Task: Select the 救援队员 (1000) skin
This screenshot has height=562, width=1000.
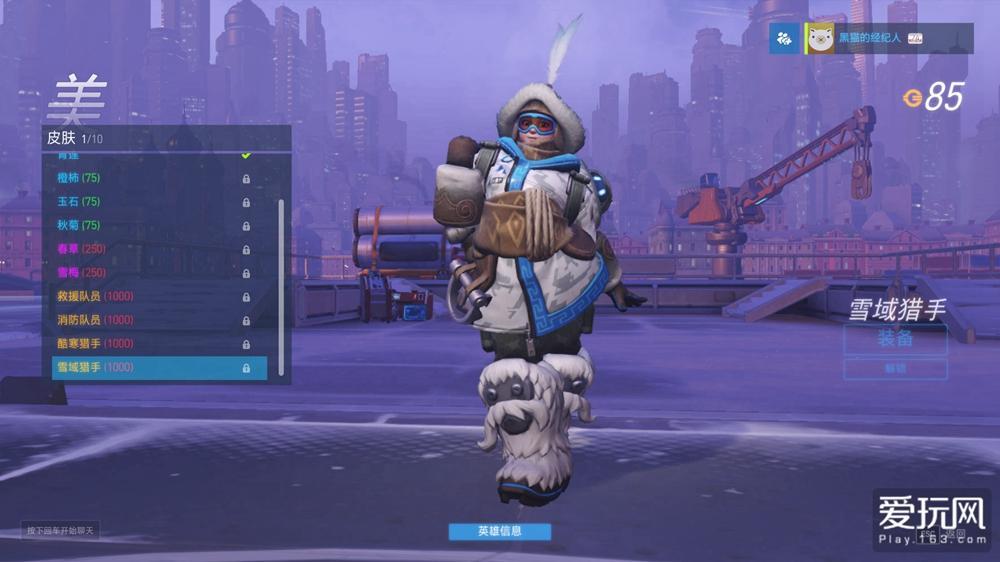Action: [x=150, y=296]
